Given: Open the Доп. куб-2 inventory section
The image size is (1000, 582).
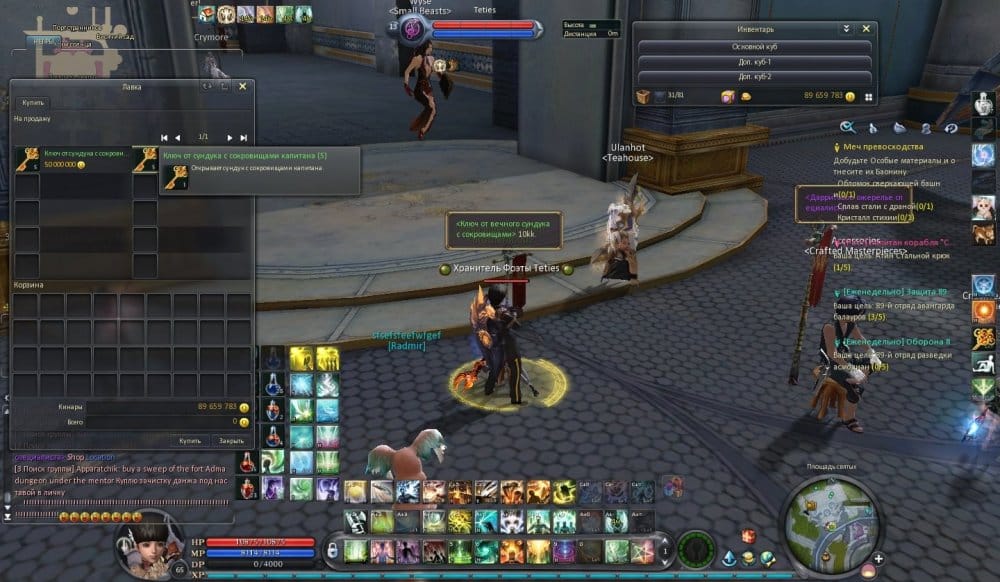Looking at the screenshot, I should 754,77.
